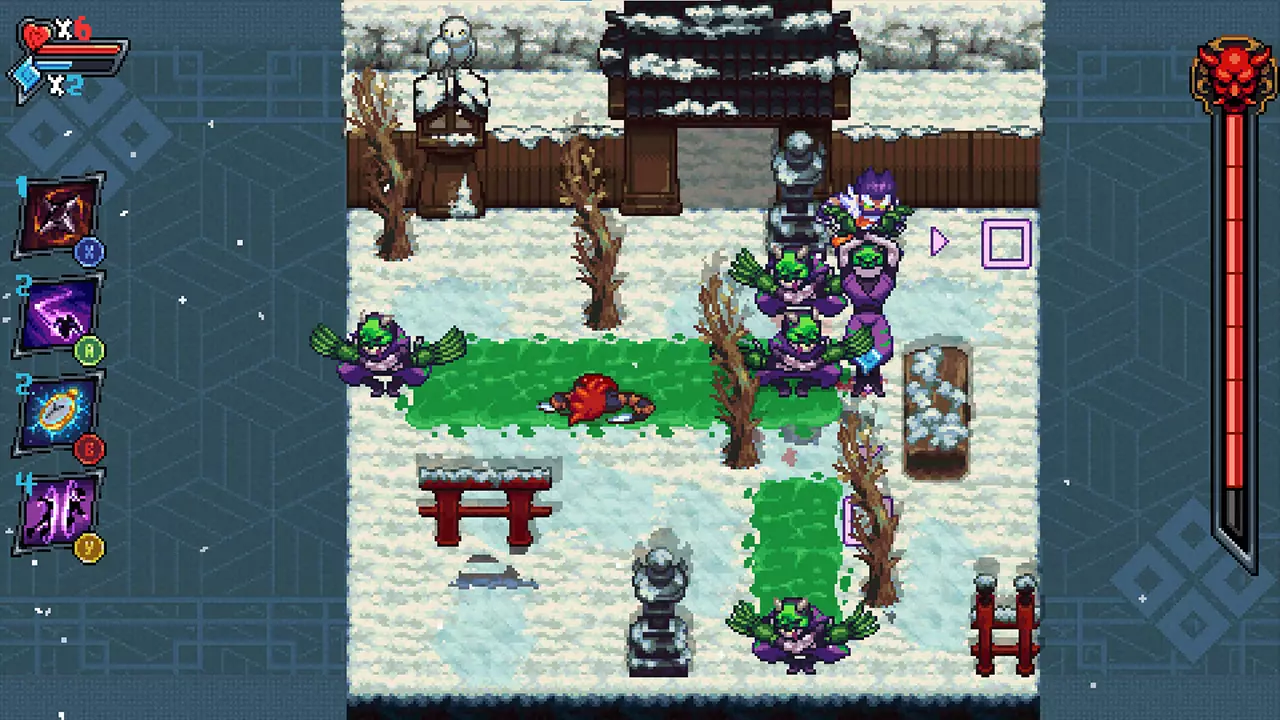1280x720 pixels.
Task: Activate the purple dash ability on A
Action: (x=58, y=315)
